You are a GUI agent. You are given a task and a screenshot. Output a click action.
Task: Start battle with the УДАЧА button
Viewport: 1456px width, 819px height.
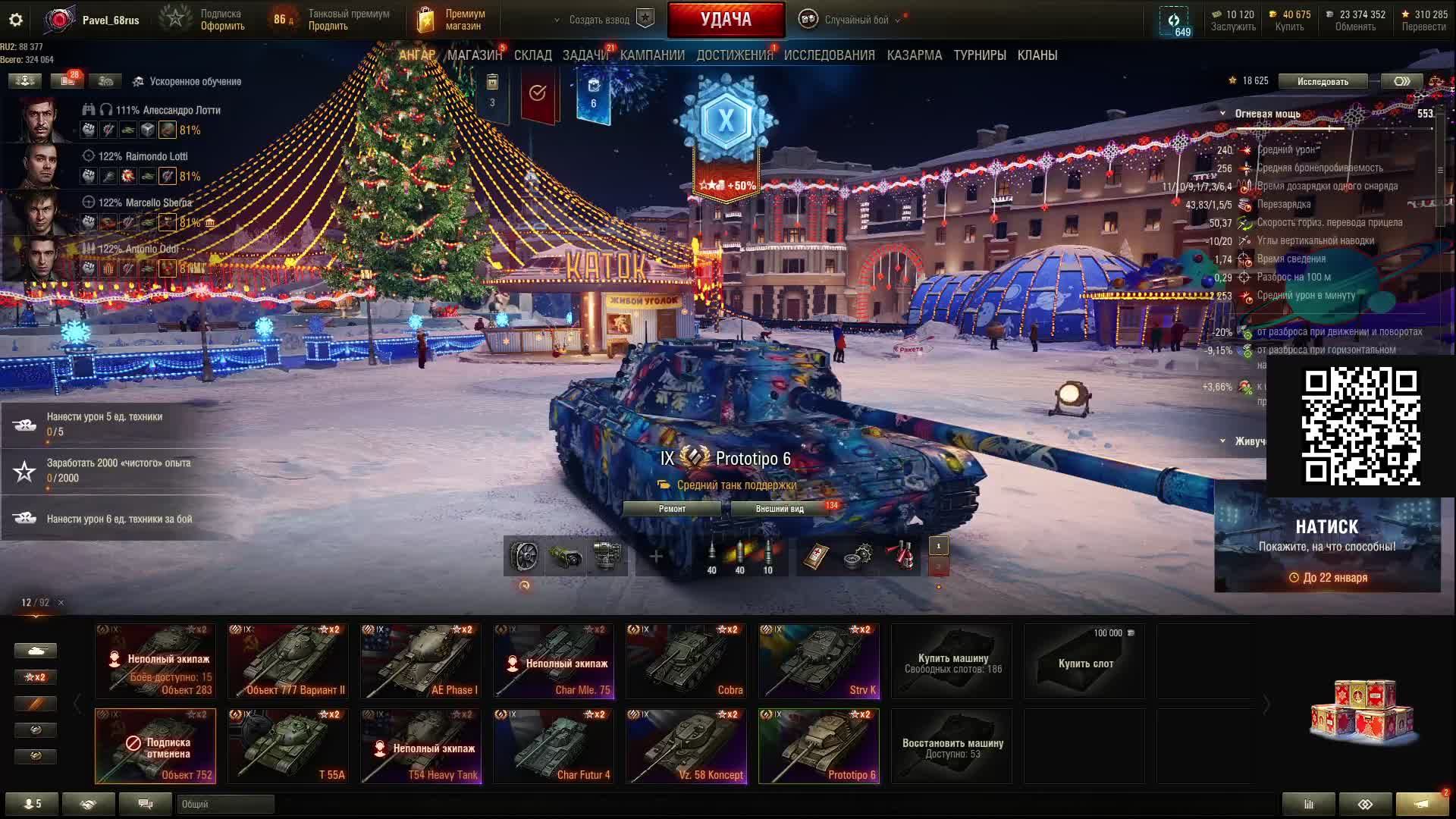click(726, 20)
